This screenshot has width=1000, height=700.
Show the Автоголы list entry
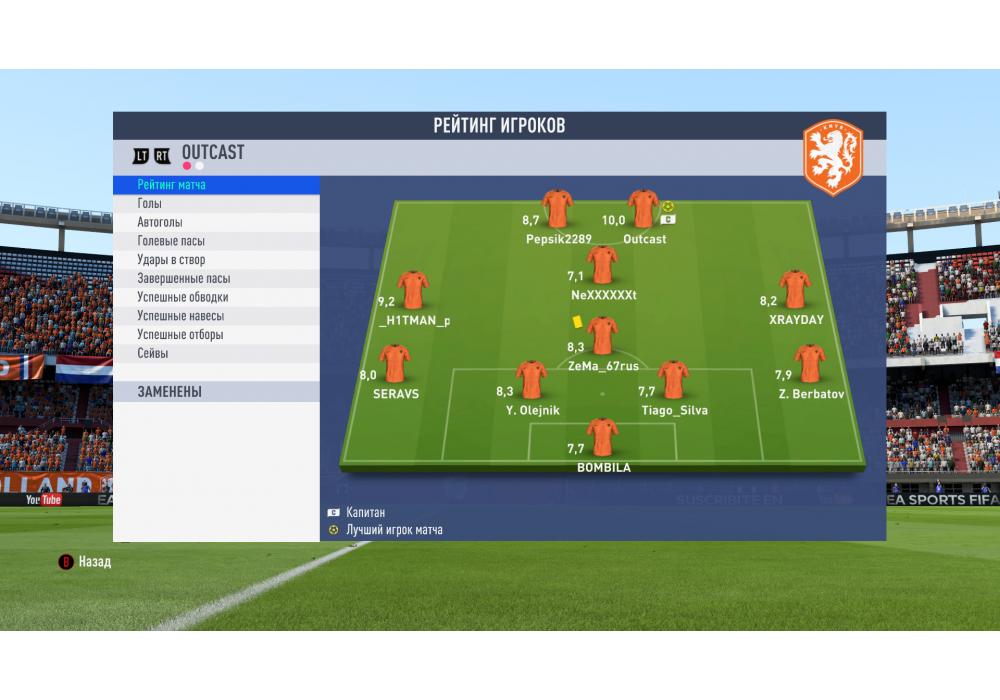pyautogui.click(x=216, y=223)
